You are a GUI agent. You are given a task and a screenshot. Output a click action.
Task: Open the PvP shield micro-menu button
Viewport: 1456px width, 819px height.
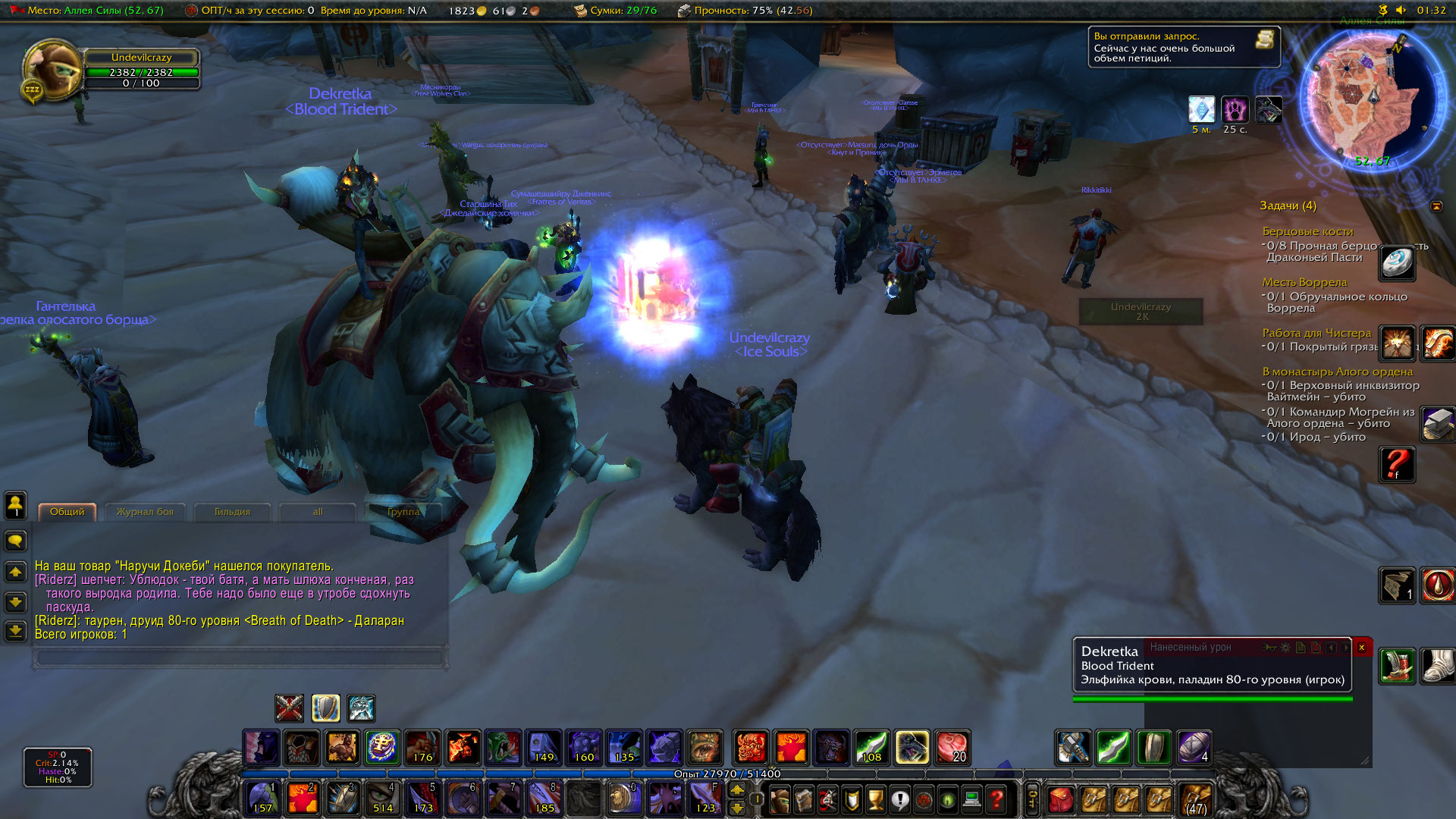coord(852,799)
